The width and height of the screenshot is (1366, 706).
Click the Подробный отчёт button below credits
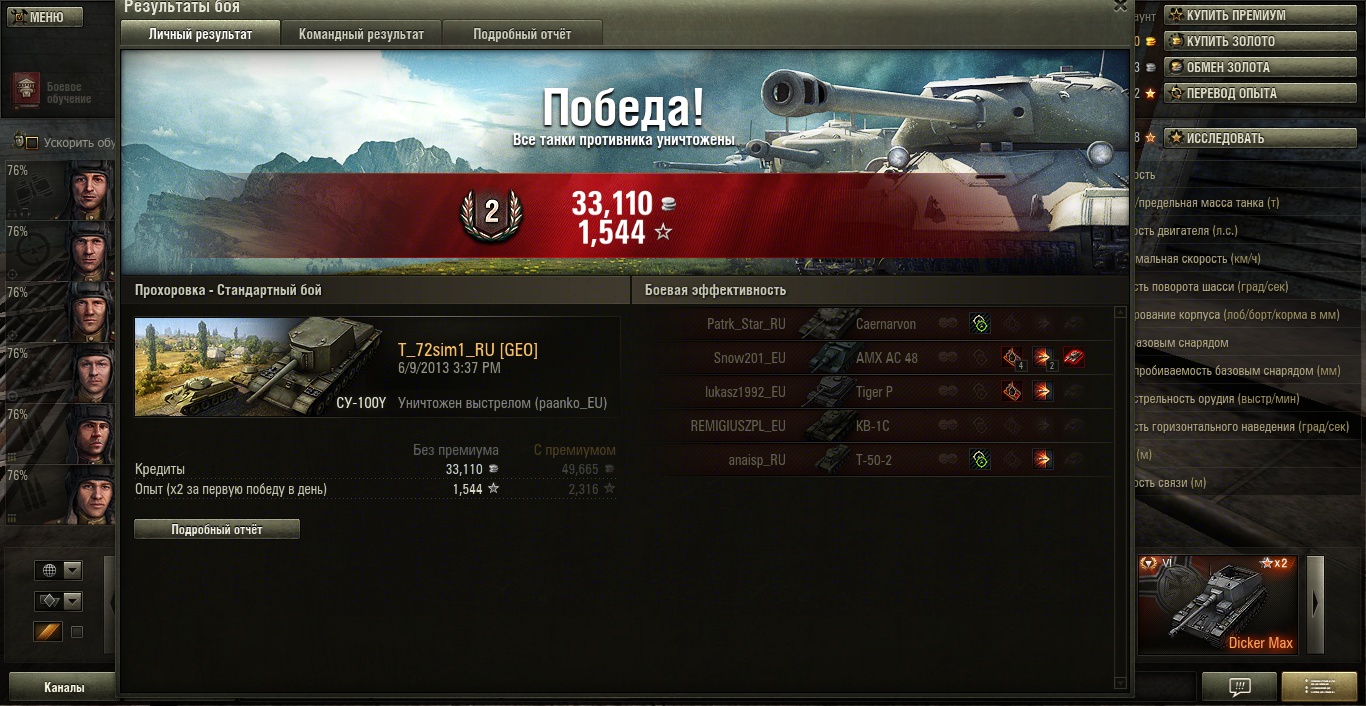point(217,529)
